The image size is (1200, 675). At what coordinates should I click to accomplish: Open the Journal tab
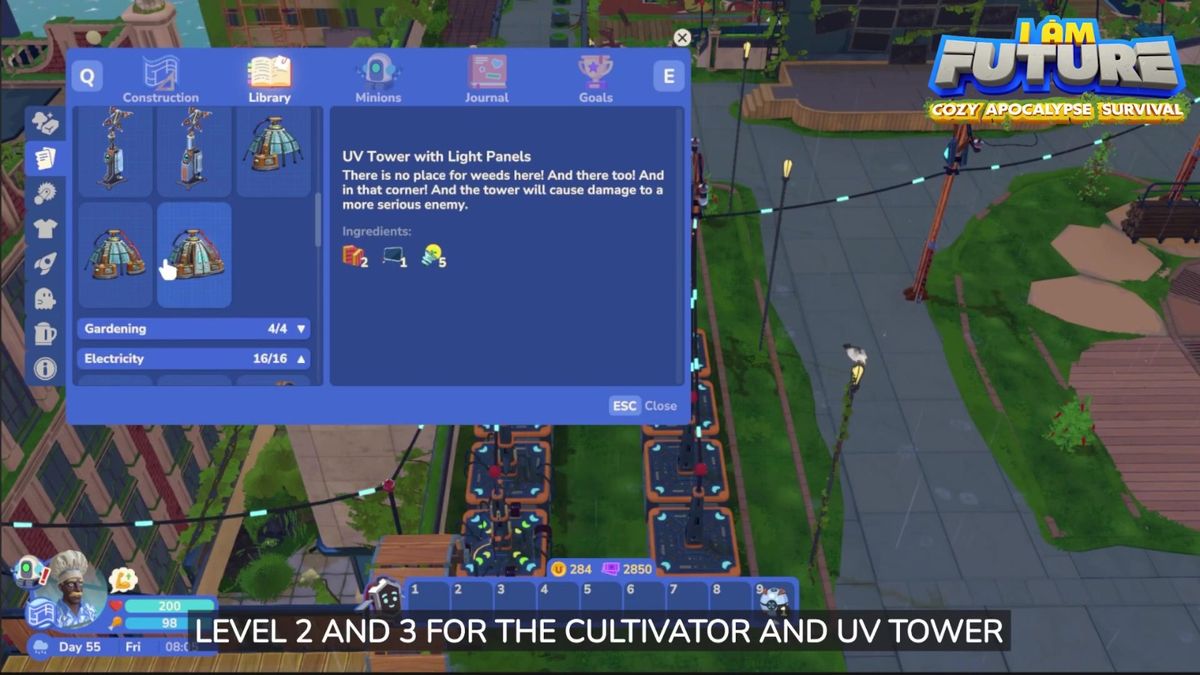tap(487, 79)
